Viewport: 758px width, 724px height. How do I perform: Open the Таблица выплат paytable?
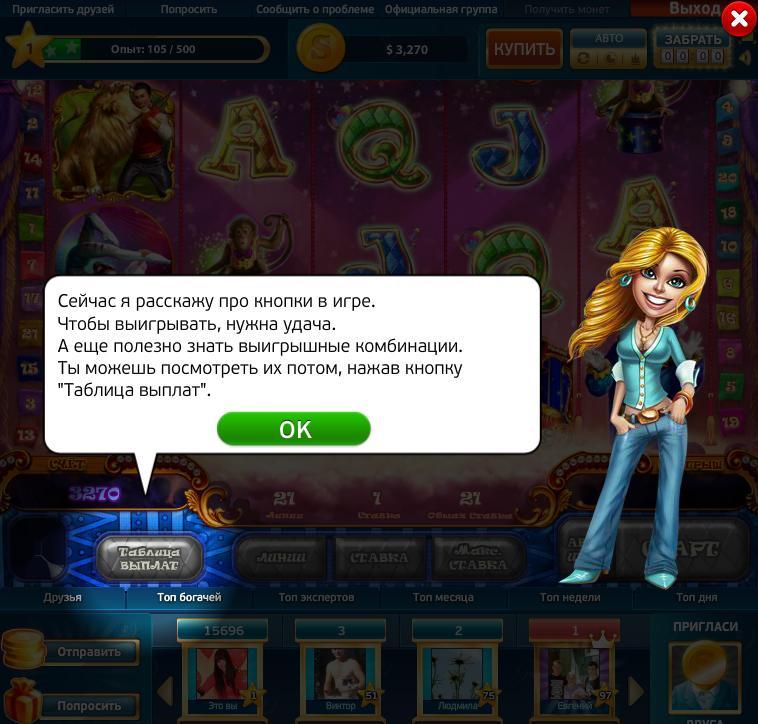point(149,558)
